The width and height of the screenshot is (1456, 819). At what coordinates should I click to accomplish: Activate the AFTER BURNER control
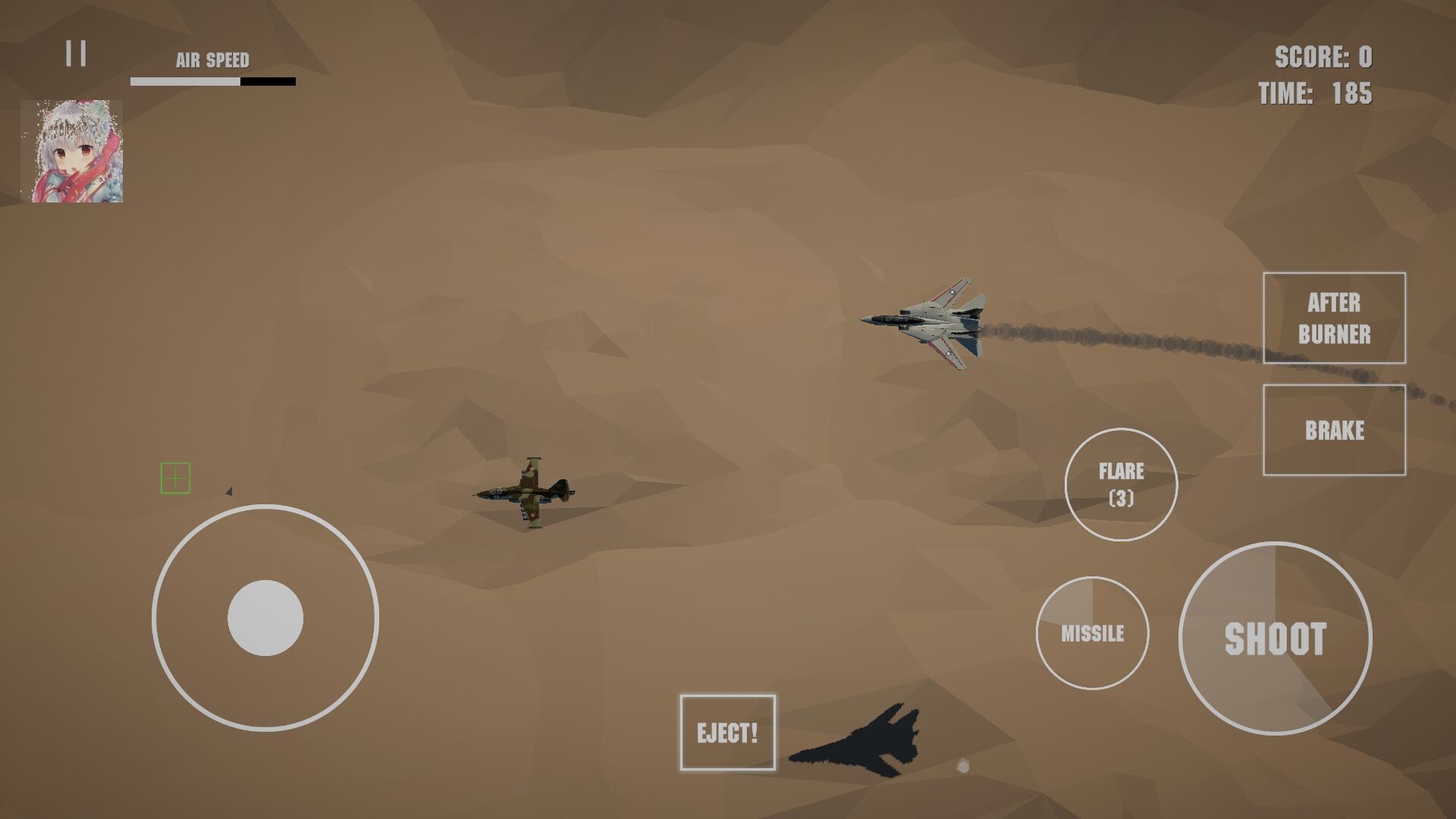pyautogui.click(x=1334, y=318)
